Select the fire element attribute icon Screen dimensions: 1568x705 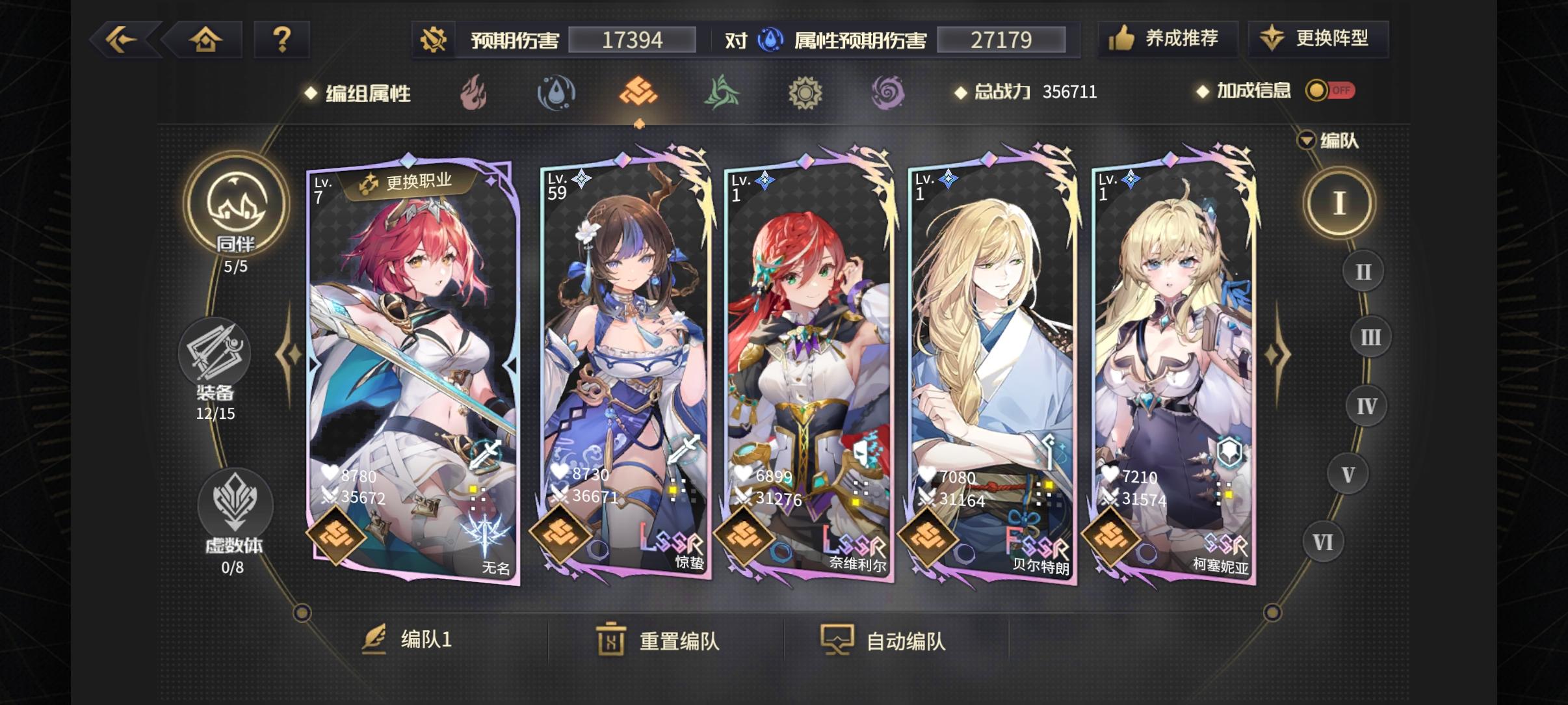(474, 93)
